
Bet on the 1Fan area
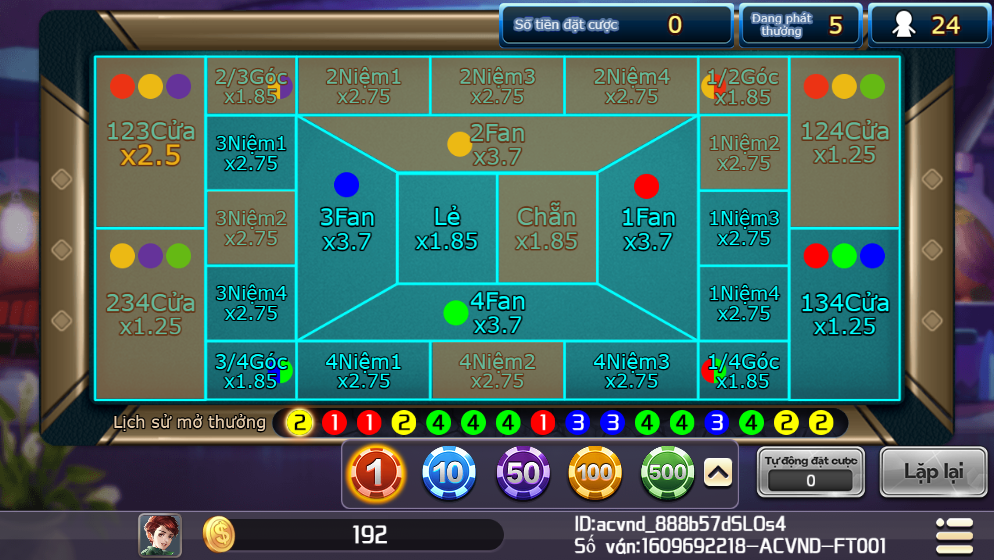(x=648, y=229)
